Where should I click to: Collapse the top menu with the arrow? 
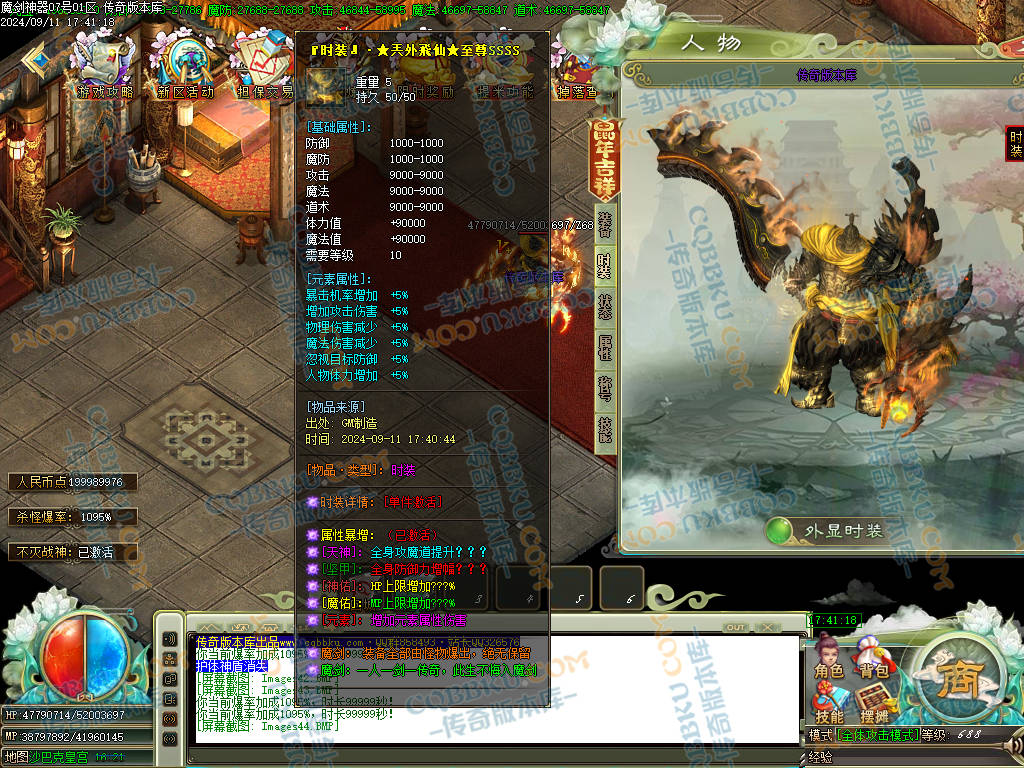[36, 61]
